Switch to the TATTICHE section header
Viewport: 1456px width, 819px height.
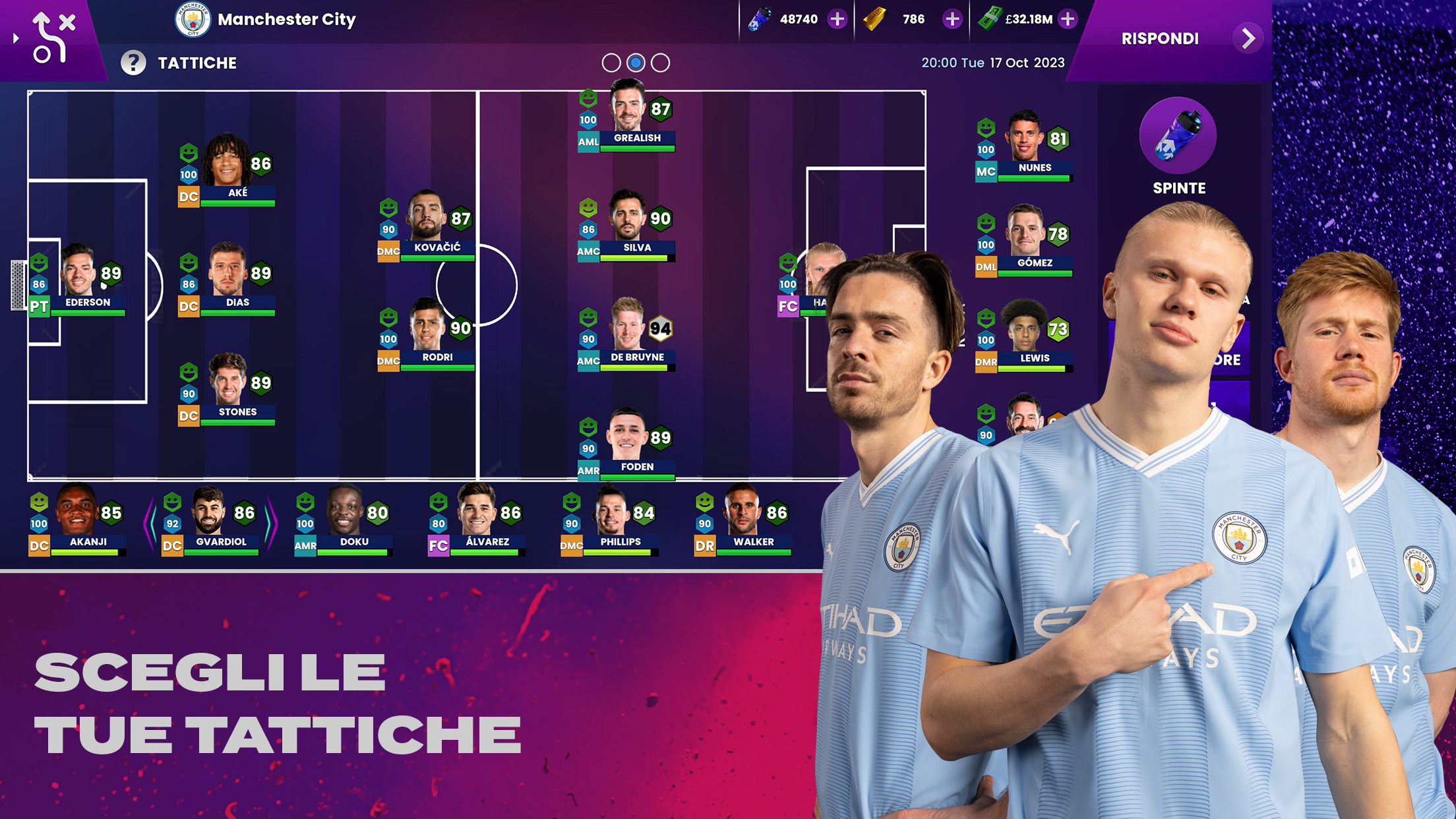tap(197, 63)
